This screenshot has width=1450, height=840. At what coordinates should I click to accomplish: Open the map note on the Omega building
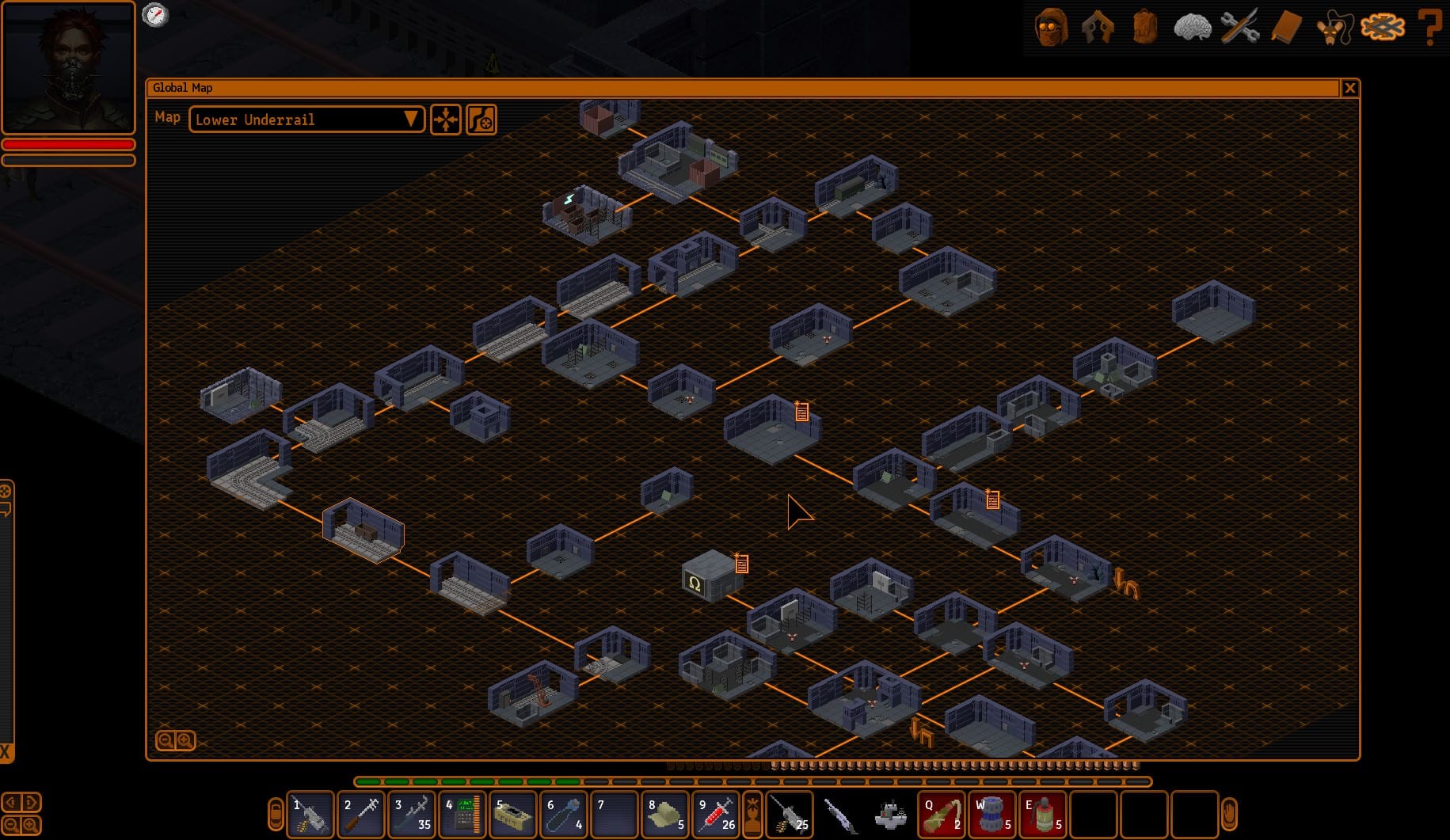741,564
